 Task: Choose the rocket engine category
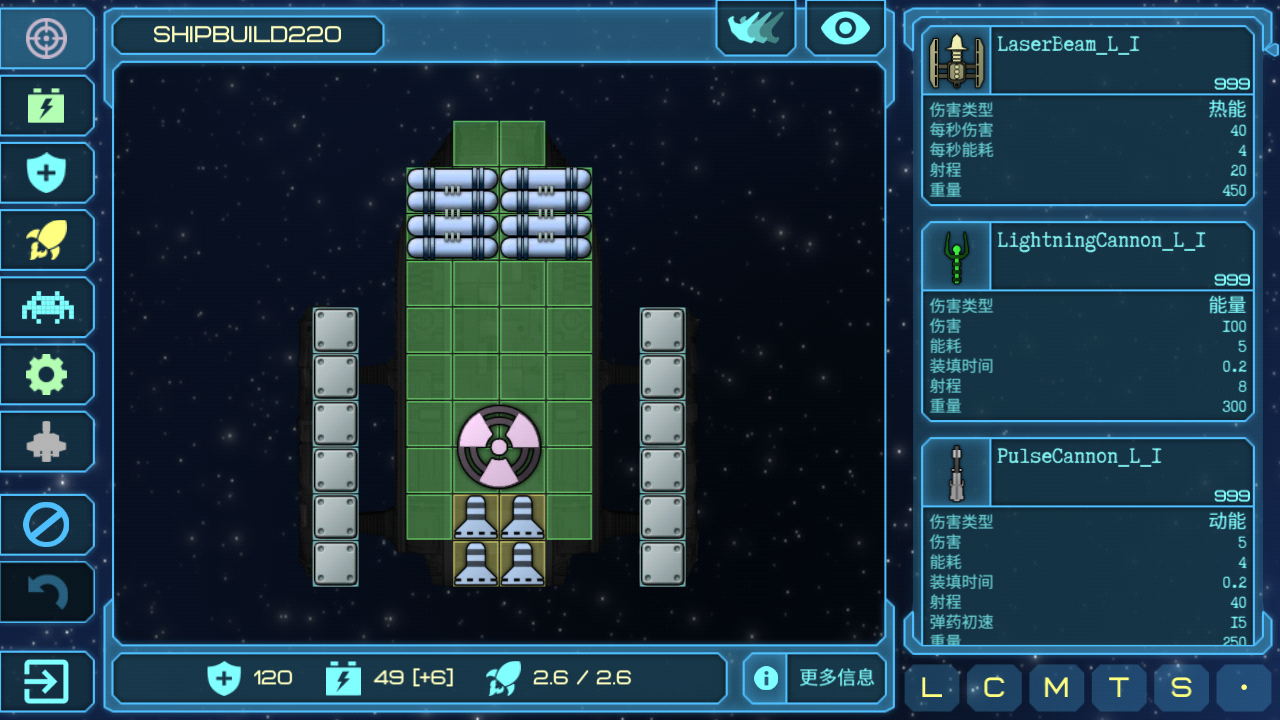coord(47,240)
